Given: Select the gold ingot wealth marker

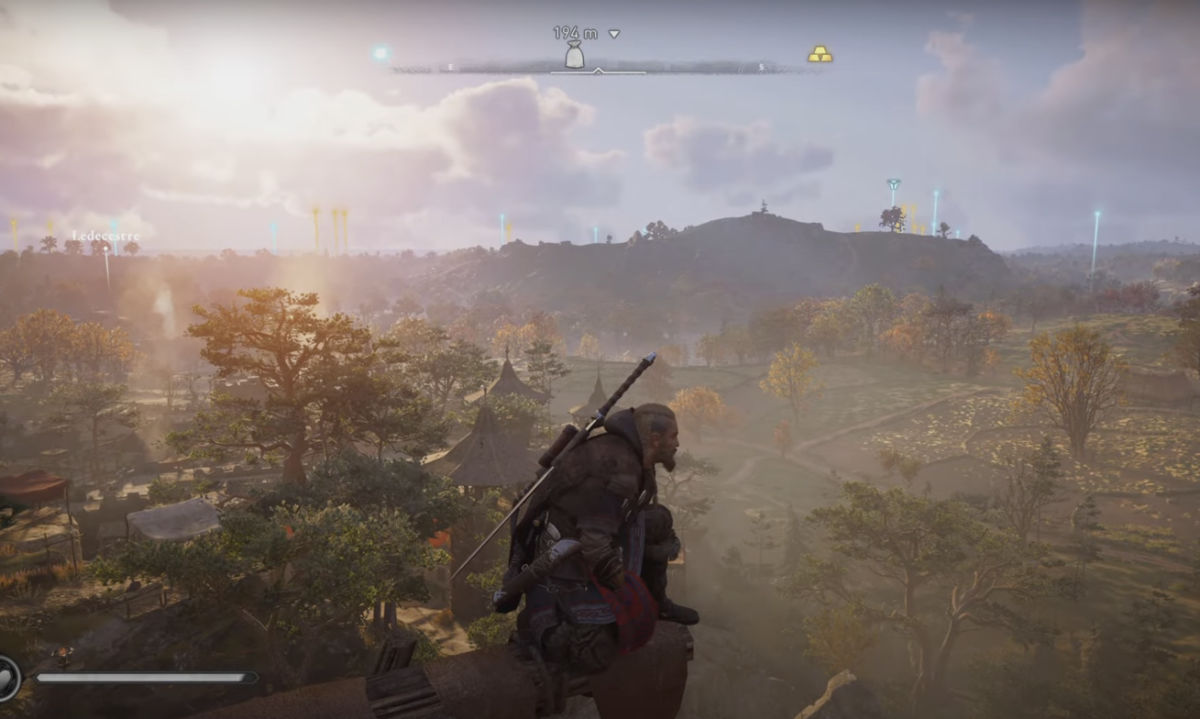Looking at the screenshot, I should pos(820,54).
